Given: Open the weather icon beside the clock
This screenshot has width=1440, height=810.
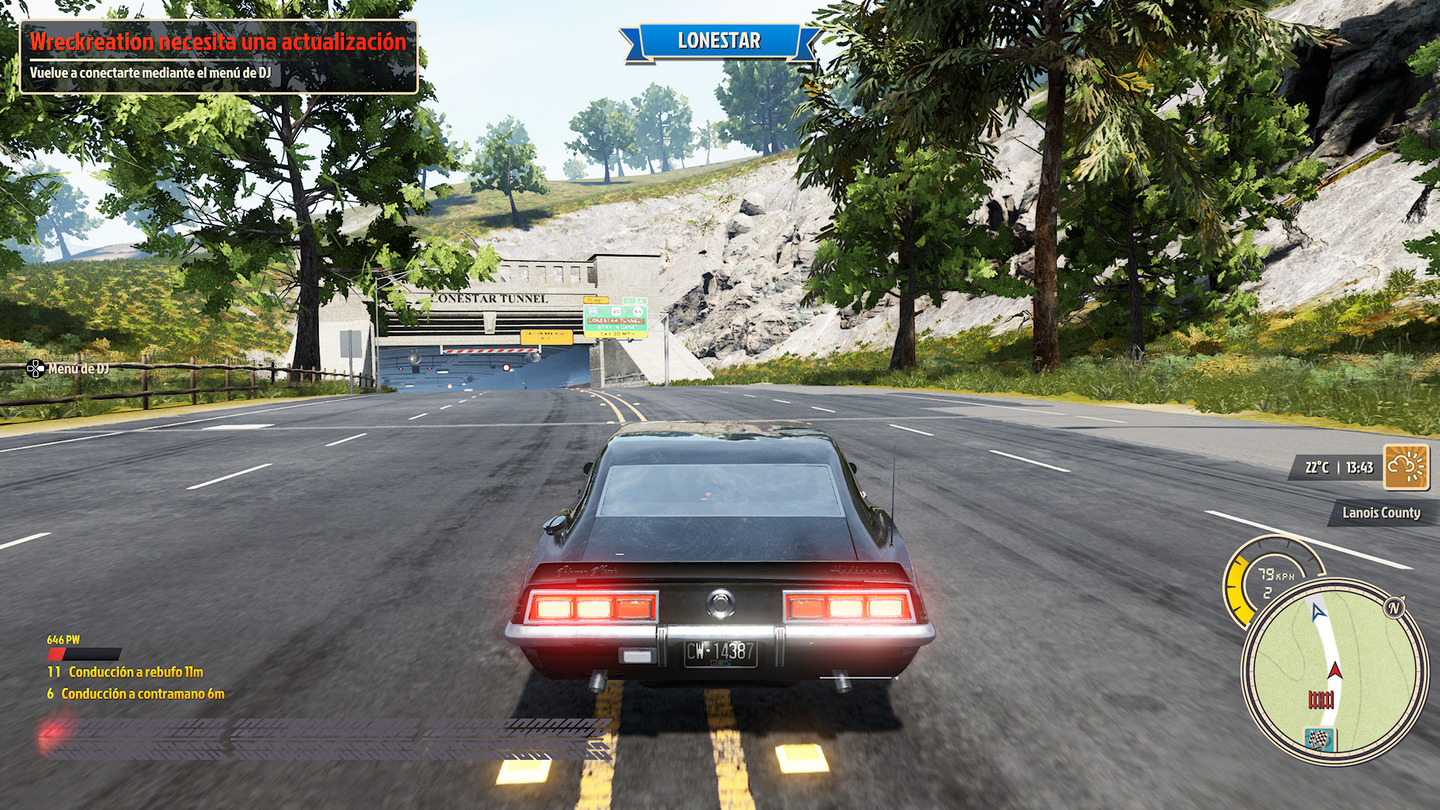Looking at the screenshot, I should tap(1405, 467).
